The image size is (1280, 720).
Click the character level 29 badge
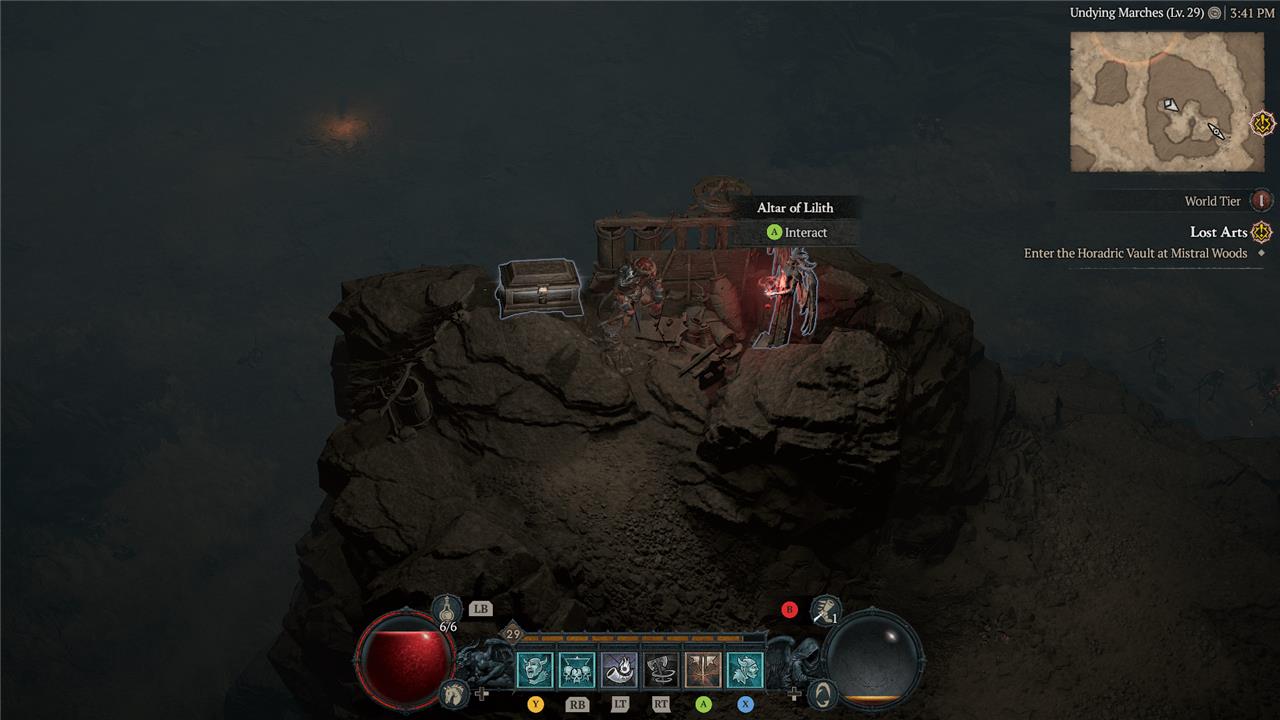[513, 634]
